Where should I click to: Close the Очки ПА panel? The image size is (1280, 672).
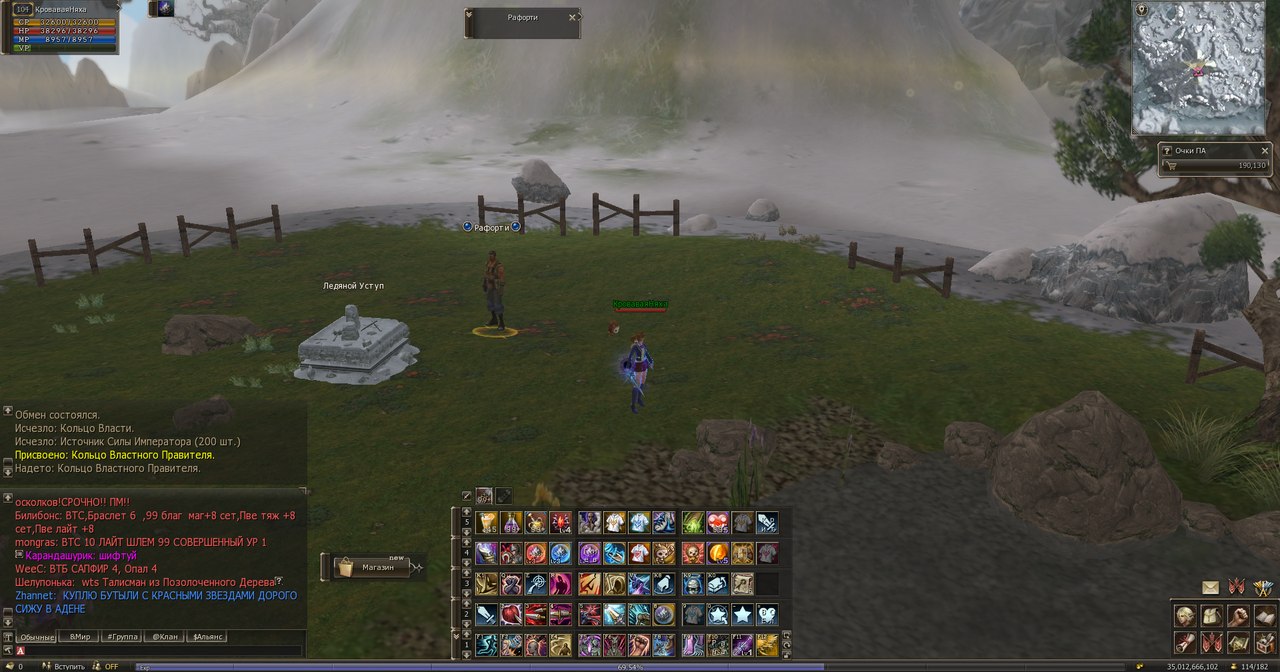click(1264, 151)
